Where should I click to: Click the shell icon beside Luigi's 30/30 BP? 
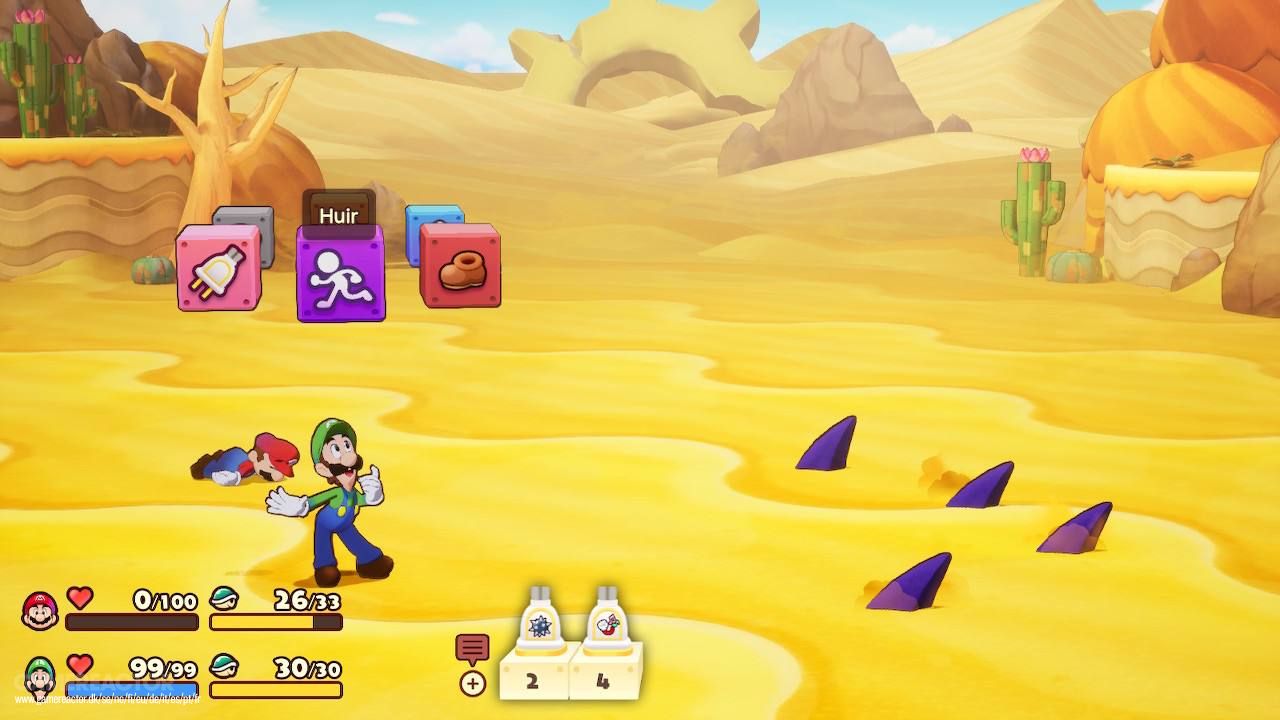click(x=226, y=666)
